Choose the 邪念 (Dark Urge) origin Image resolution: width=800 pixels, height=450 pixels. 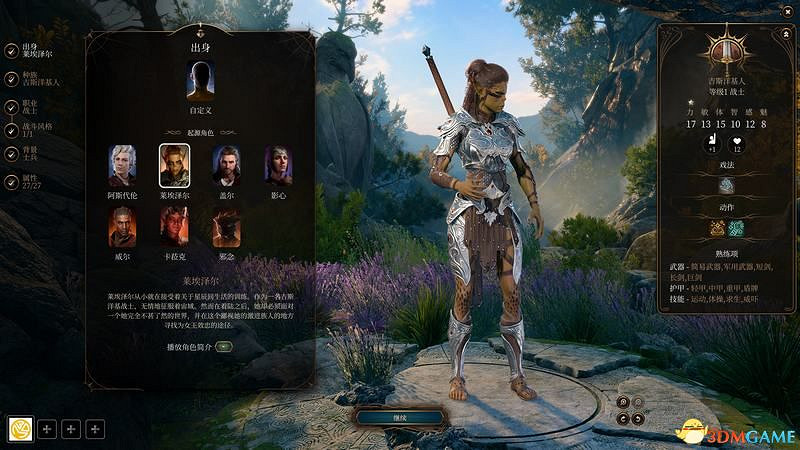click(227, 226)
